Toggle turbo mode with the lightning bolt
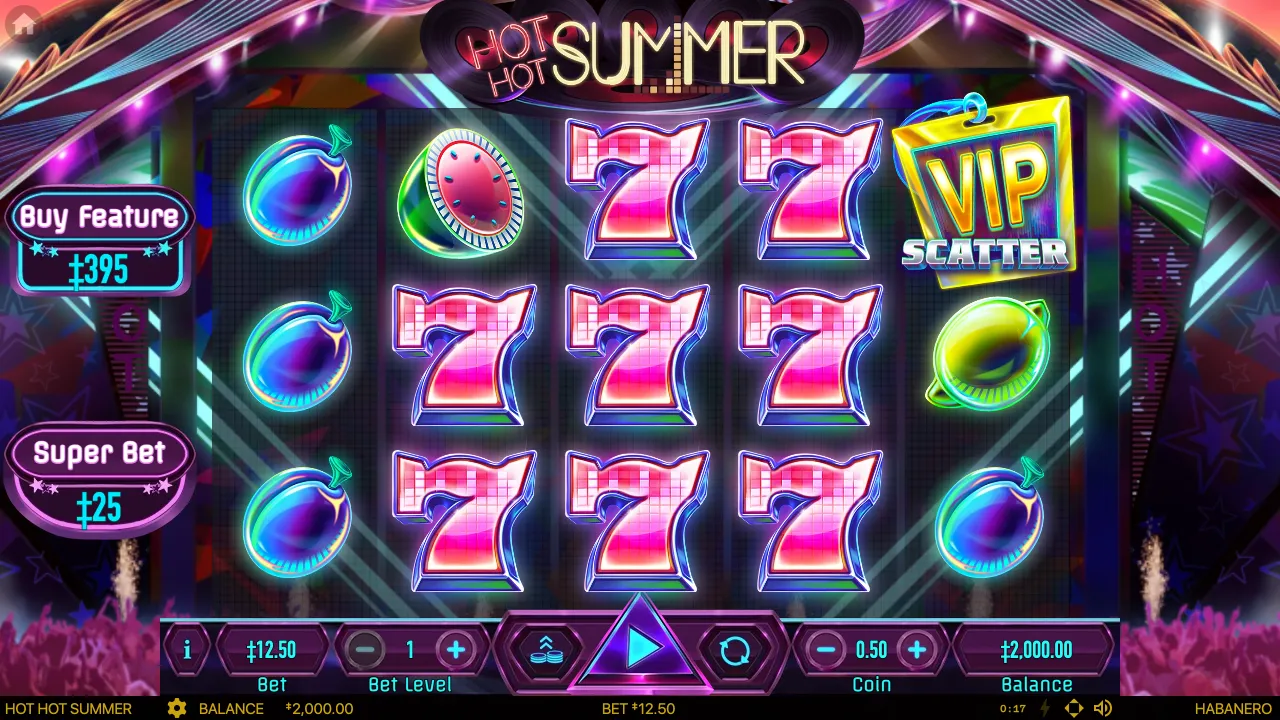 (1046, 708)
